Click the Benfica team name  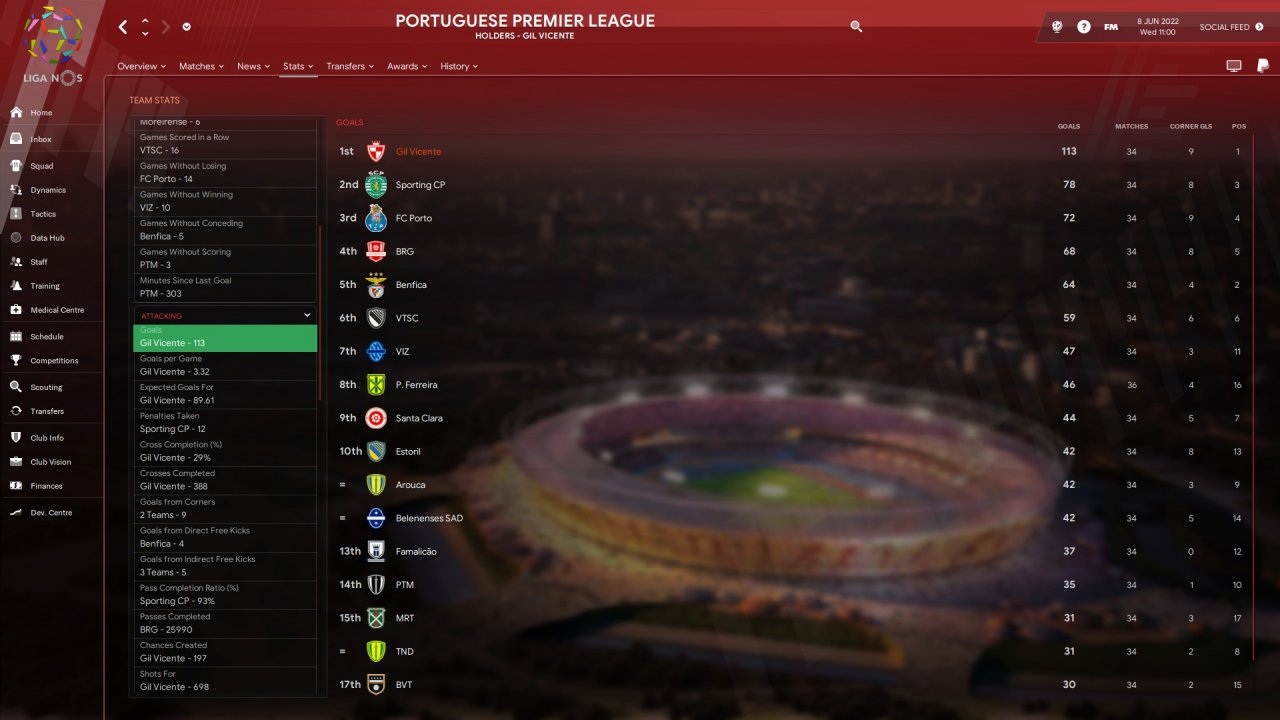coord(411,285)
